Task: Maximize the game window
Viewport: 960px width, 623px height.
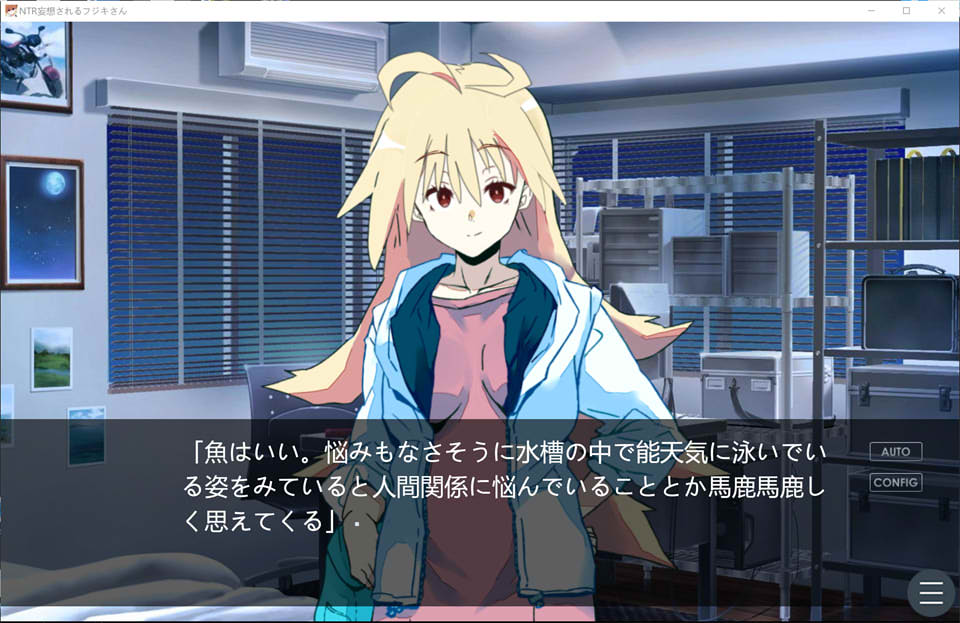Action: click(906, 10)
